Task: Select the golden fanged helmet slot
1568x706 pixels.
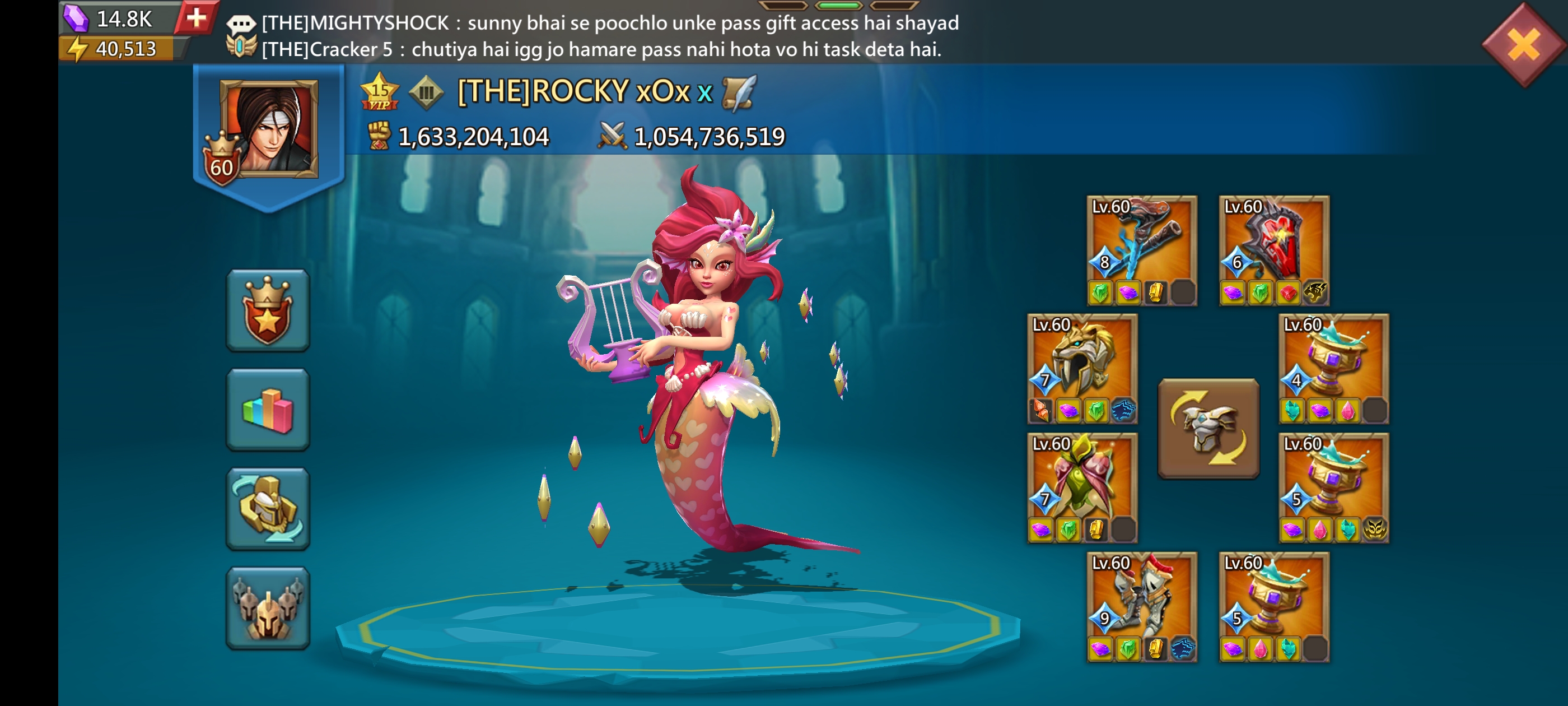Action: 1082,368
